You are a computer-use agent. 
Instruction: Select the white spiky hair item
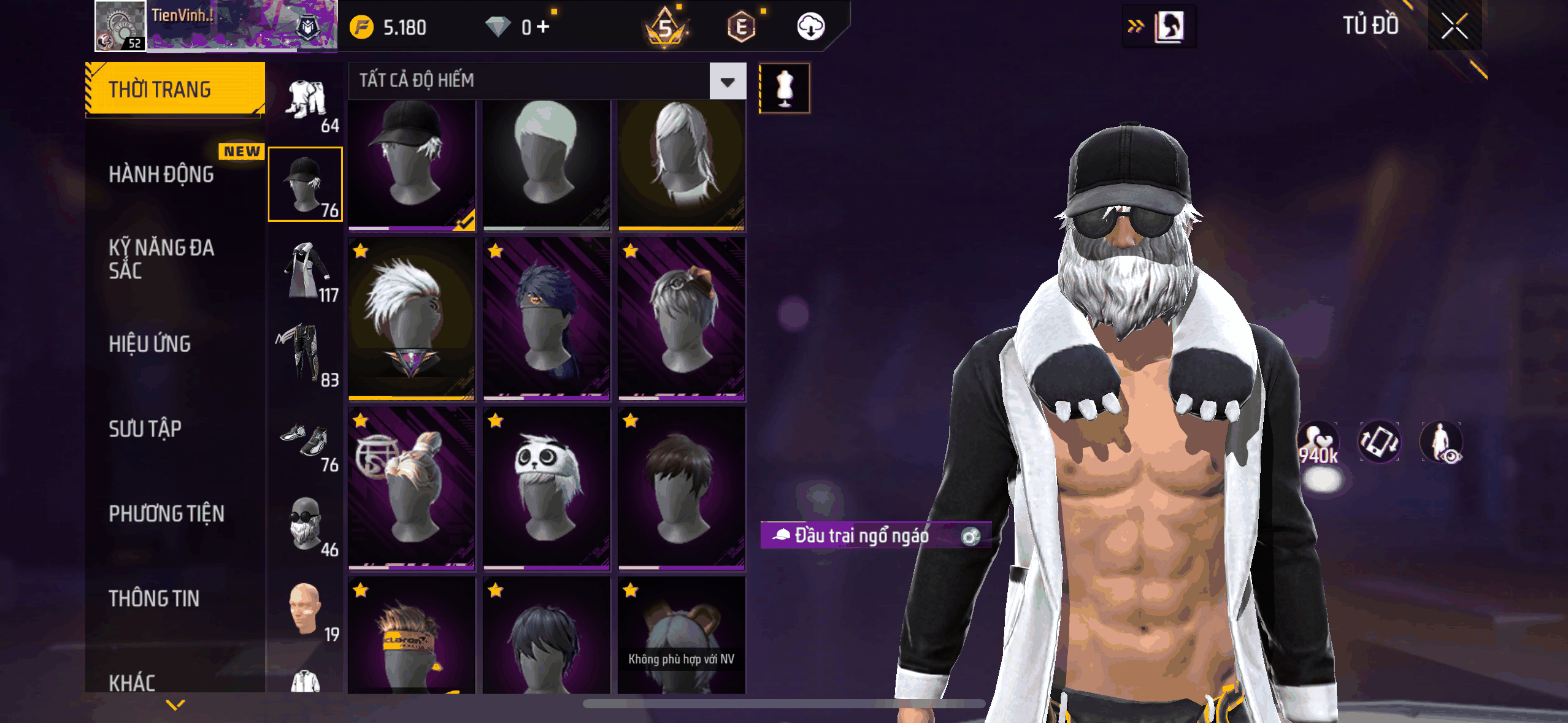(x=411, y=319)
